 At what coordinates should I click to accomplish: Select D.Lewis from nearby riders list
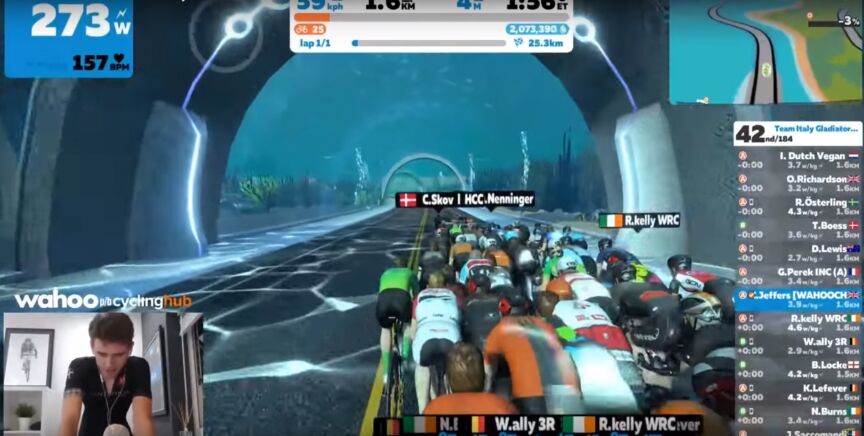(798, 253)
